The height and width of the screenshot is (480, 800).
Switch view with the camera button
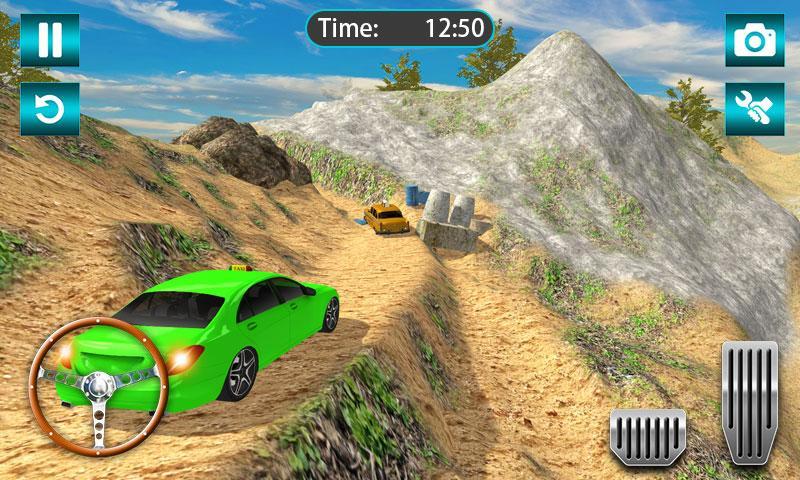[x=754, y=39]
